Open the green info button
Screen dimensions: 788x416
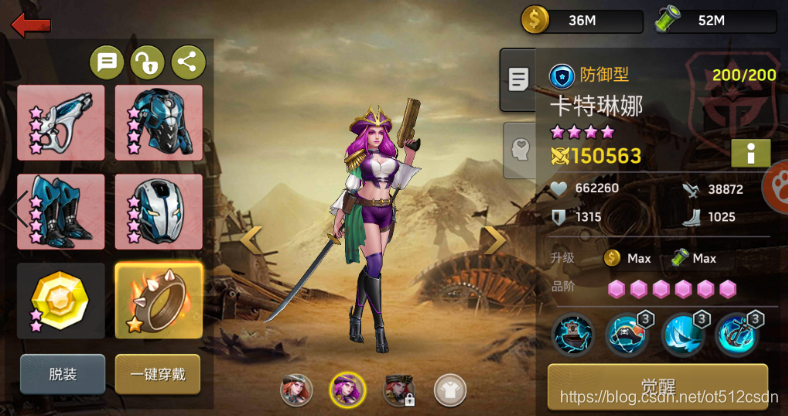point(749,153)
